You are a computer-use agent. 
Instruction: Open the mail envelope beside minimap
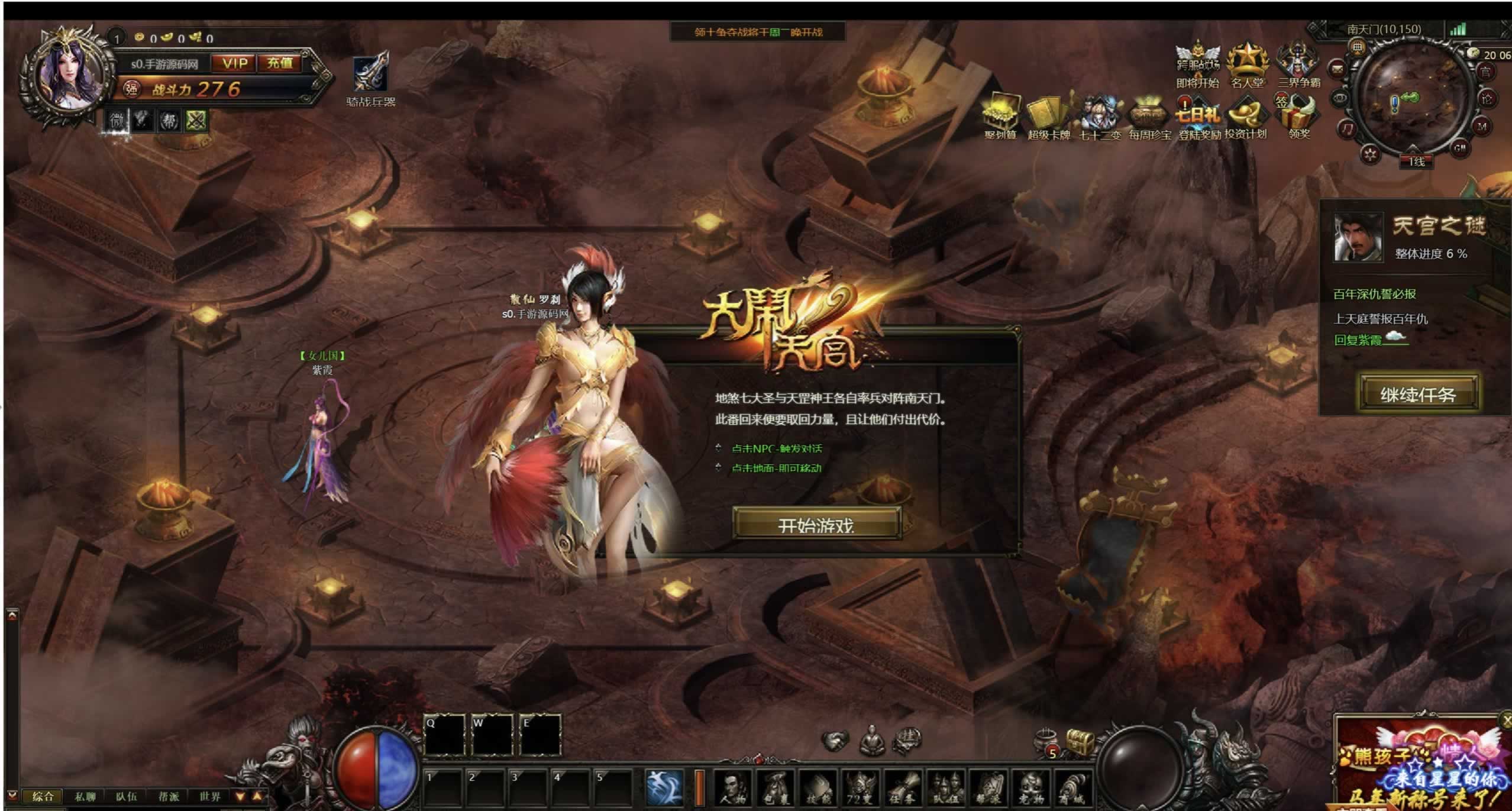tap(1337, 70)
